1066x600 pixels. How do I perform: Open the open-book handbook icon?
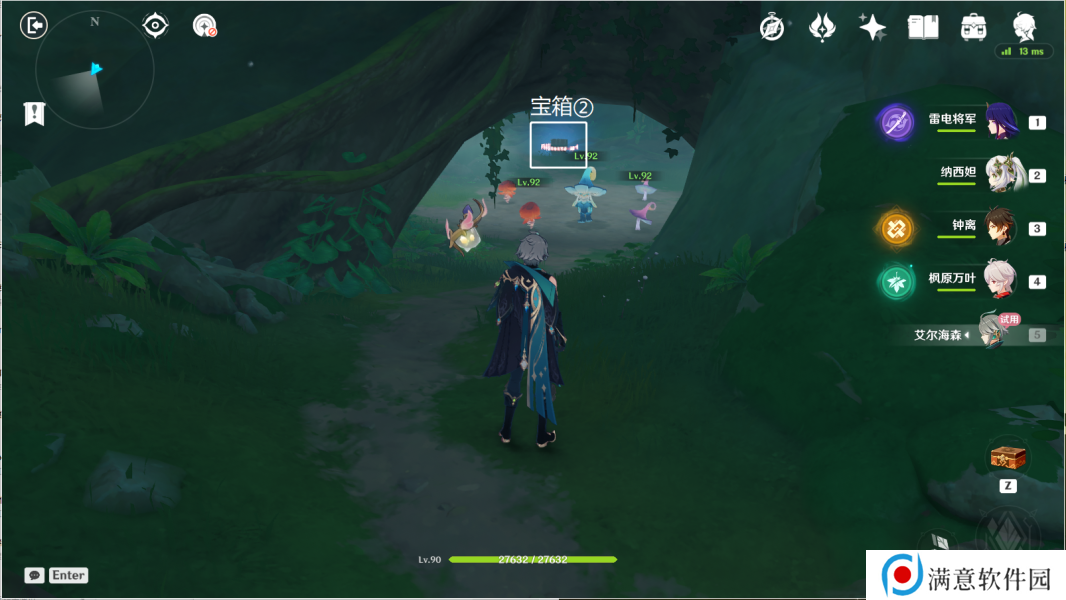click(922, 28)
